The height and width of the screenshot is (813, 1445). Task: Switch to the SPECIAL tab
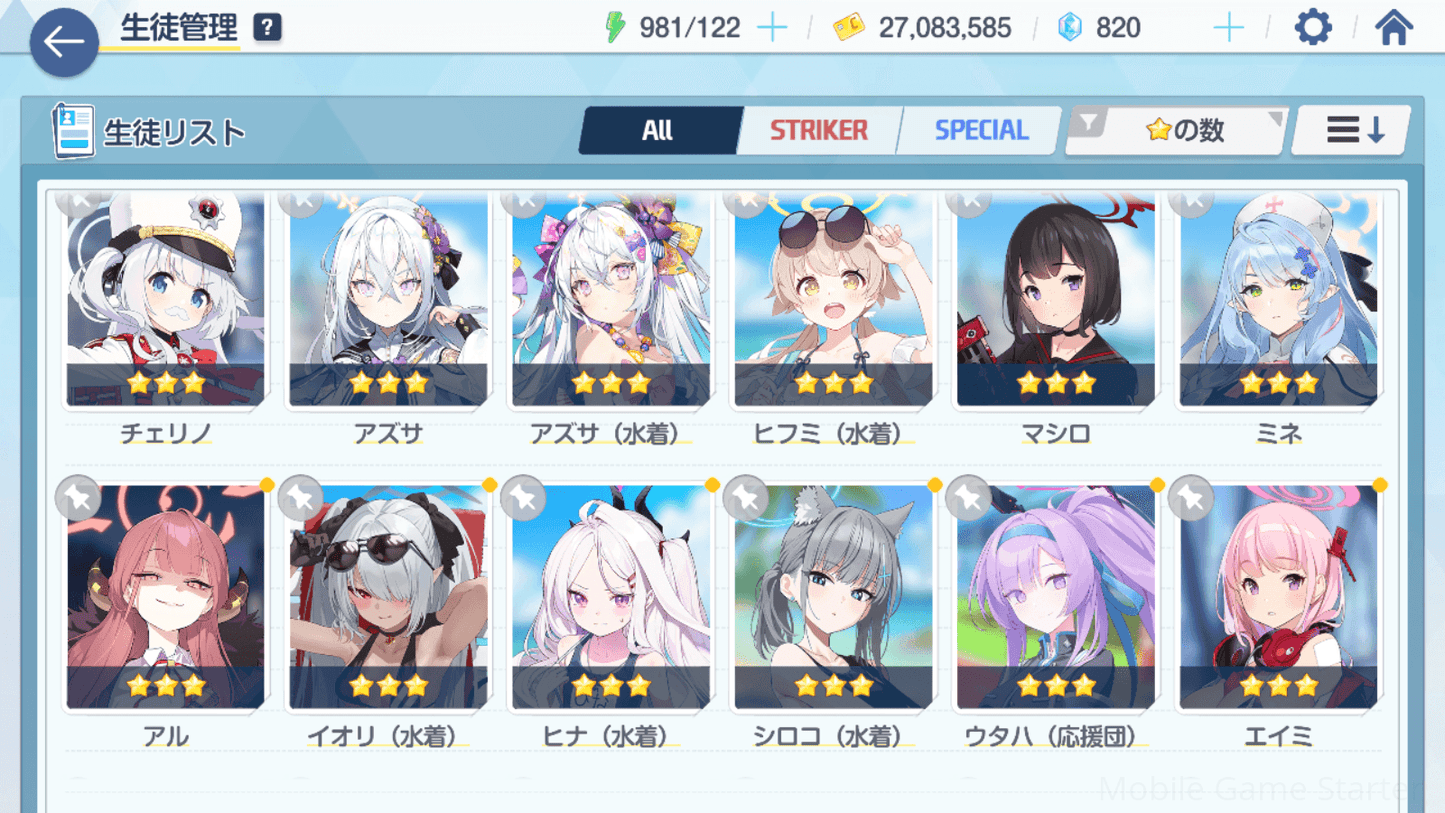(980, 131)
